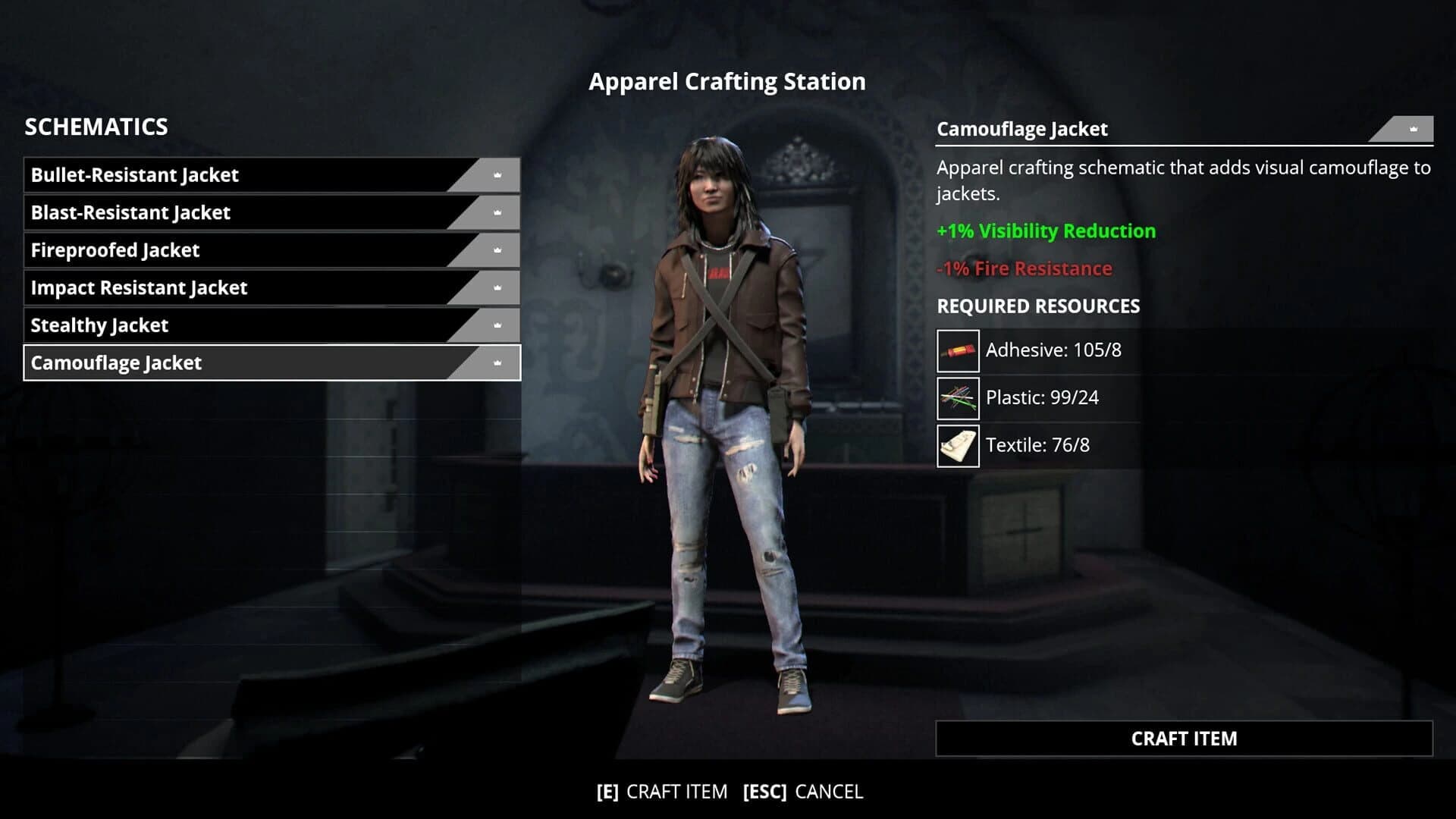Click the Textile resource icon
The width and height of the screenshot is (1456, 819).
pos(958,446)
